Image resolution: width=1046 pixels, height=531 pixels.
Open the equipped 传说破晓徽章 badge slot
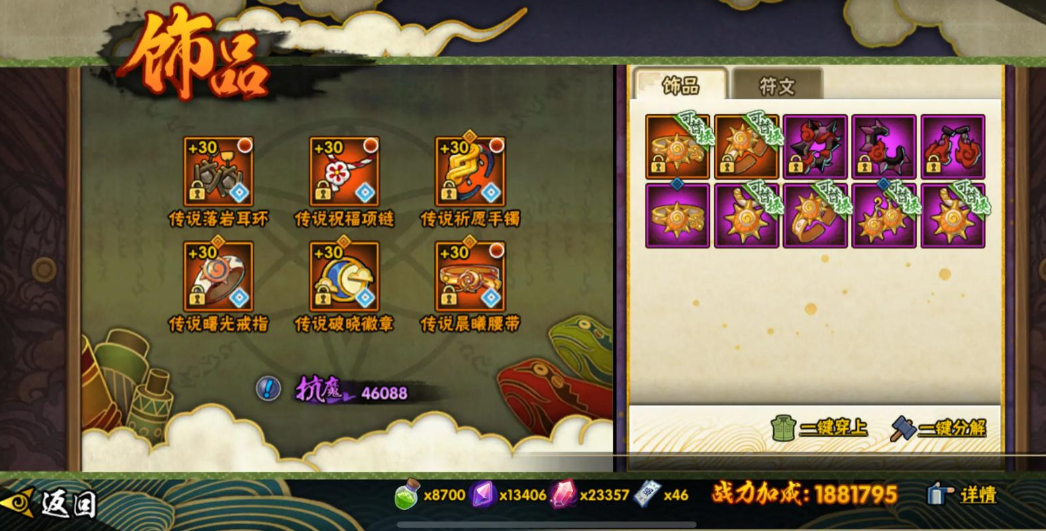(x=344, y=276)
